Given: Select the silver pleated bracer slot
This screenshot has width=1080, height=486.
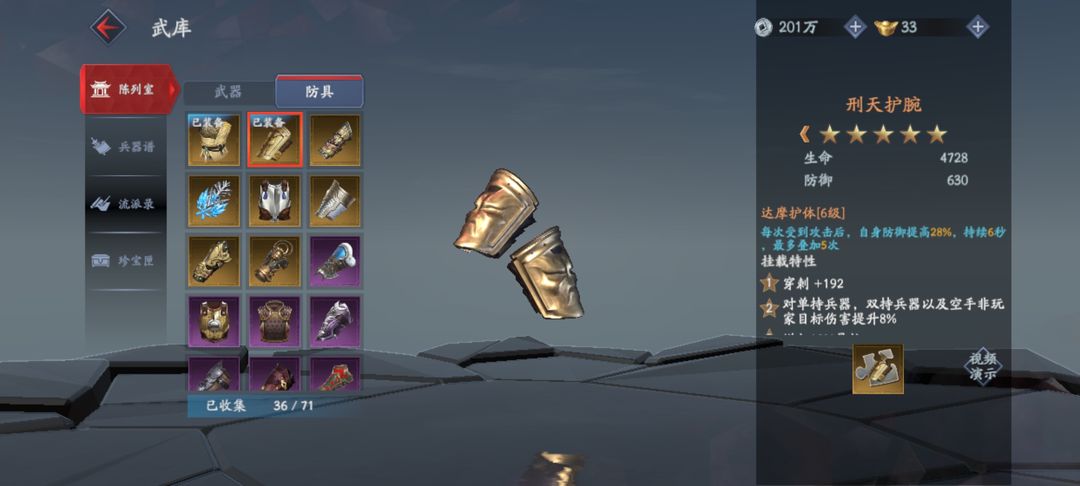Looking at the screenshot, I should click(x=335, y=201).
